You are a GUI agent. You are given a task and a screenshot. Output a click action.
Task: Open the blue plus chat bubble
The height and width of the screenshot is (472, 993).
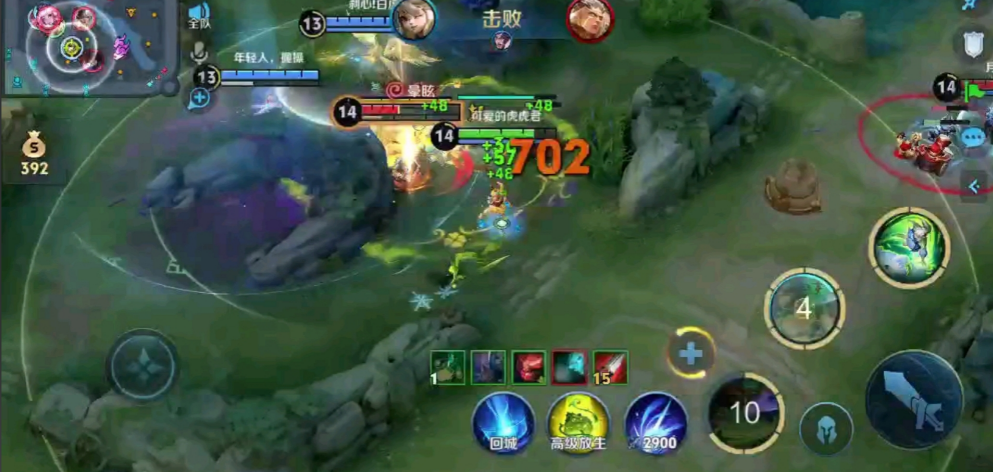[199, 97]
